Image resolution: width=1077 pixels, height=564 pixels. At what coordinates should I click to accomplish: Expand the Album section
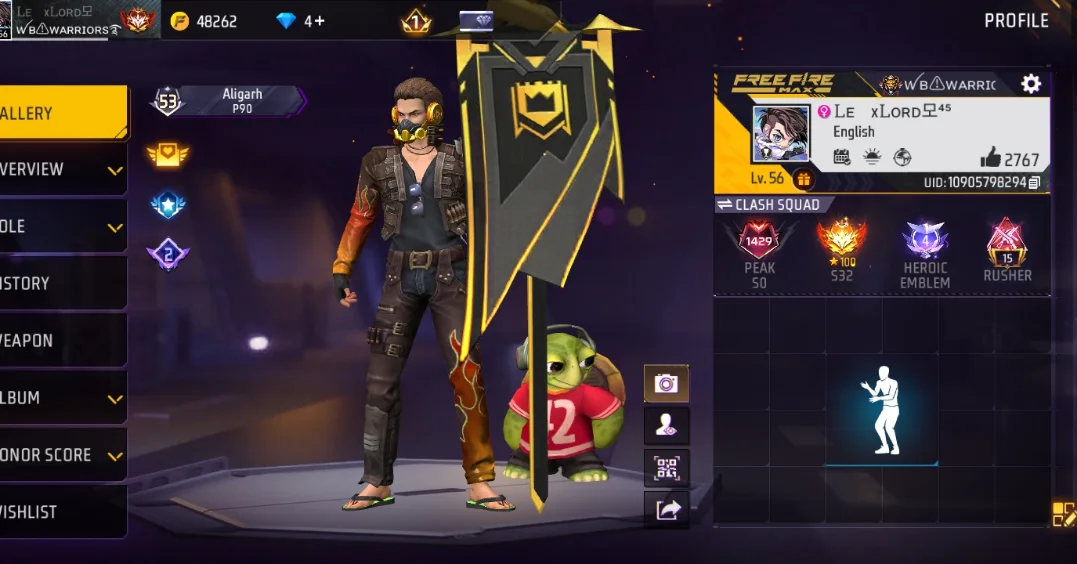tap(60, 398)
